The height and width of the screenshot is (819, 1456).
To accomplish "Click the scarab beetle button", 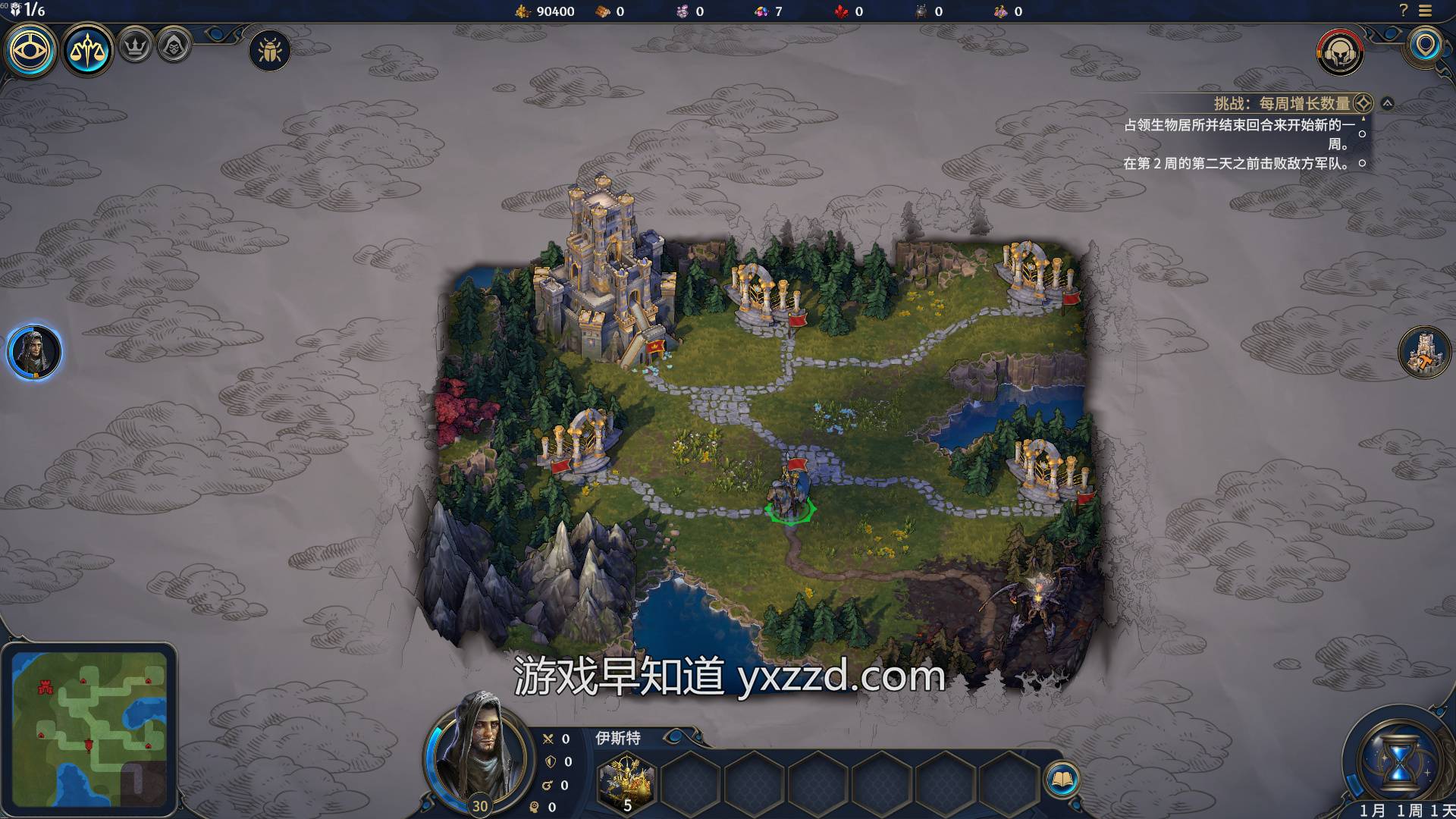I will click(x=269, y=51).
